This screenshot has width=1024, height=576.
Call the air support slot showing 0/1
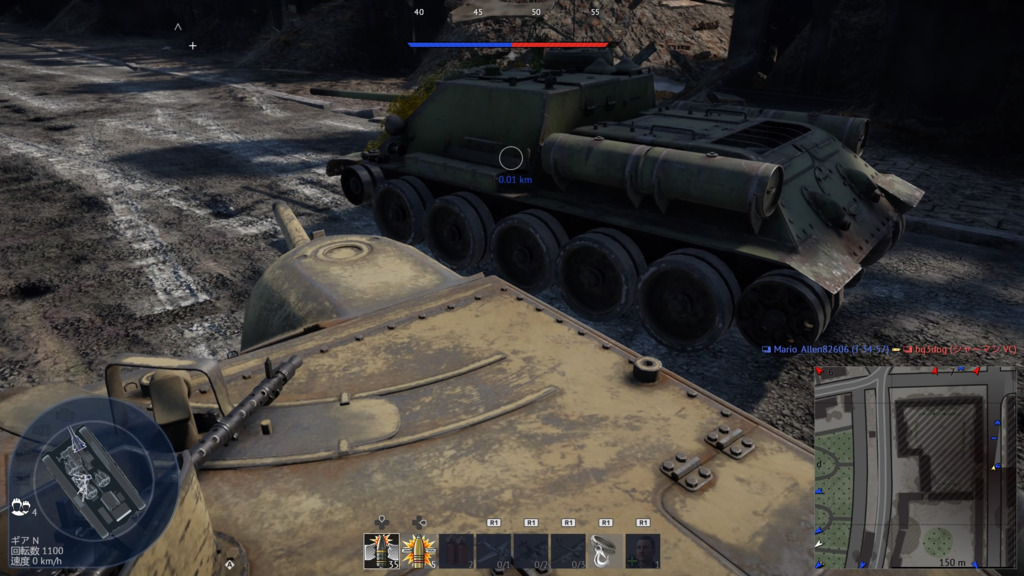tap(493, 551)
